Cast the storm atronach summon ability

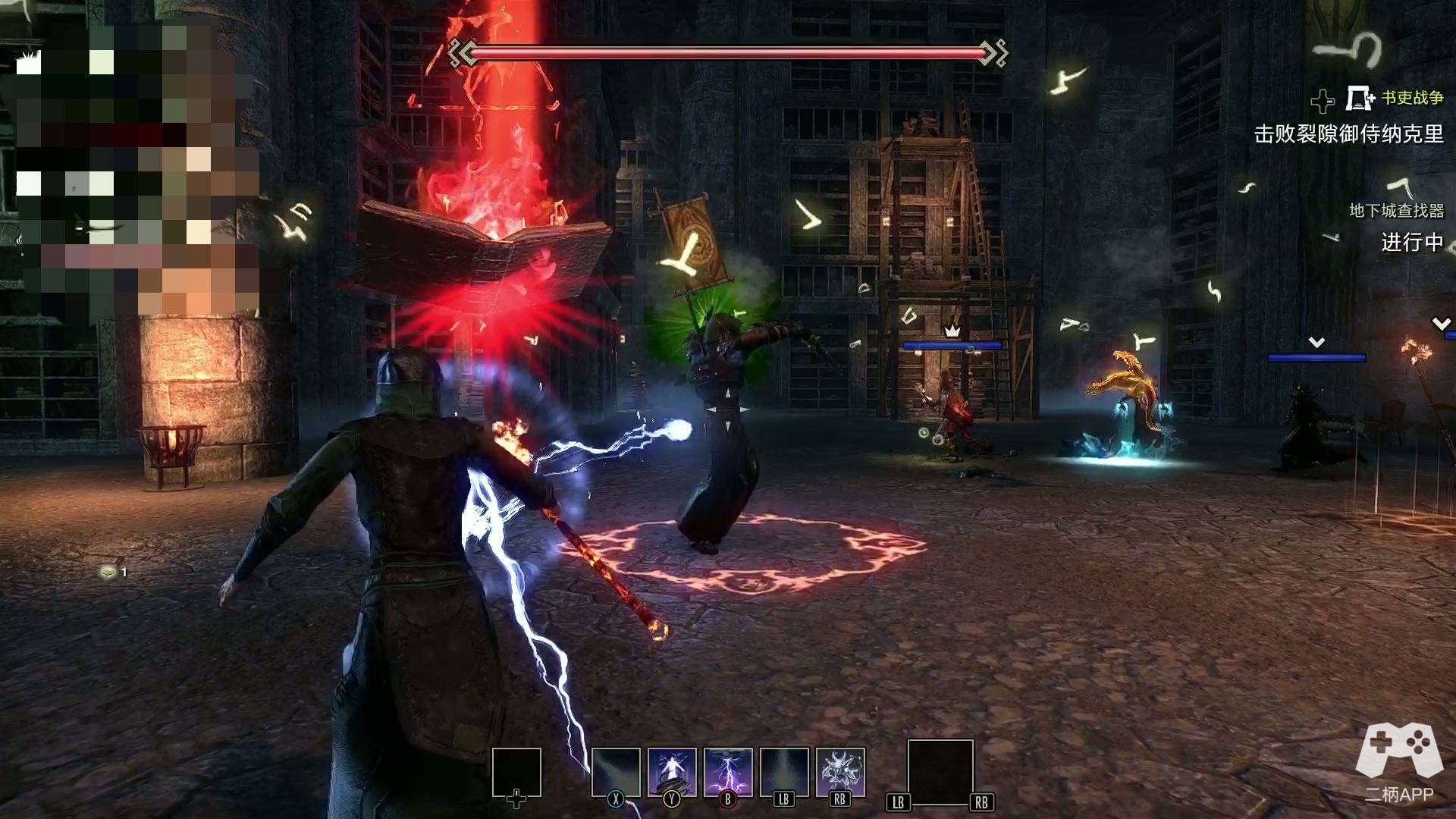coord(840,772)
